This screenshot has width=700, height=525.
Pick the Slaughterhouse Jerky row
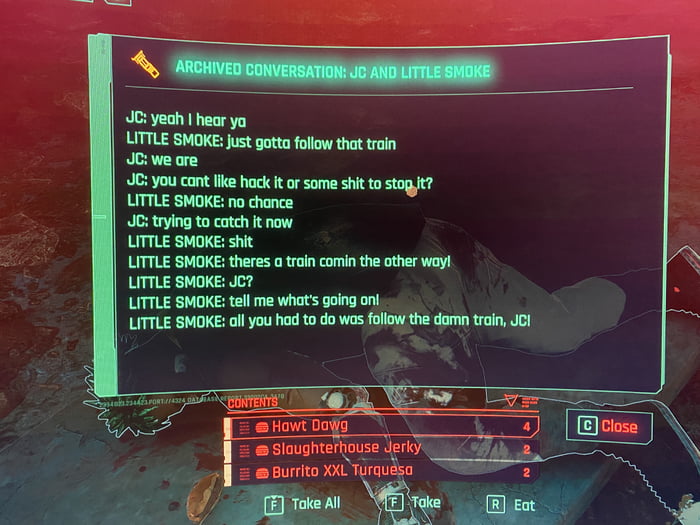click(x=382, y=448)
